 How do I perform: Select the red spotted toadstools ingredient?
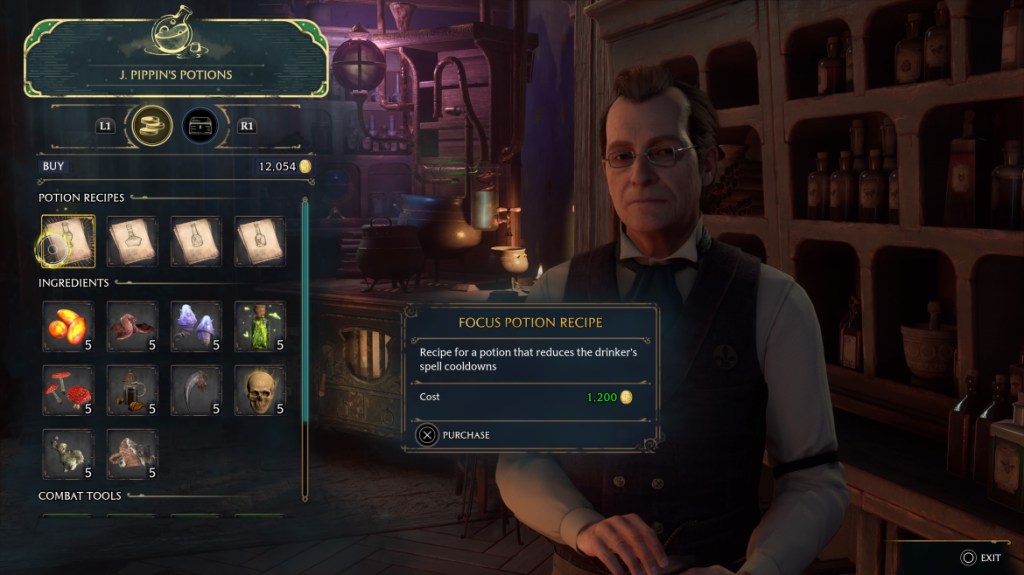point(69,390)
